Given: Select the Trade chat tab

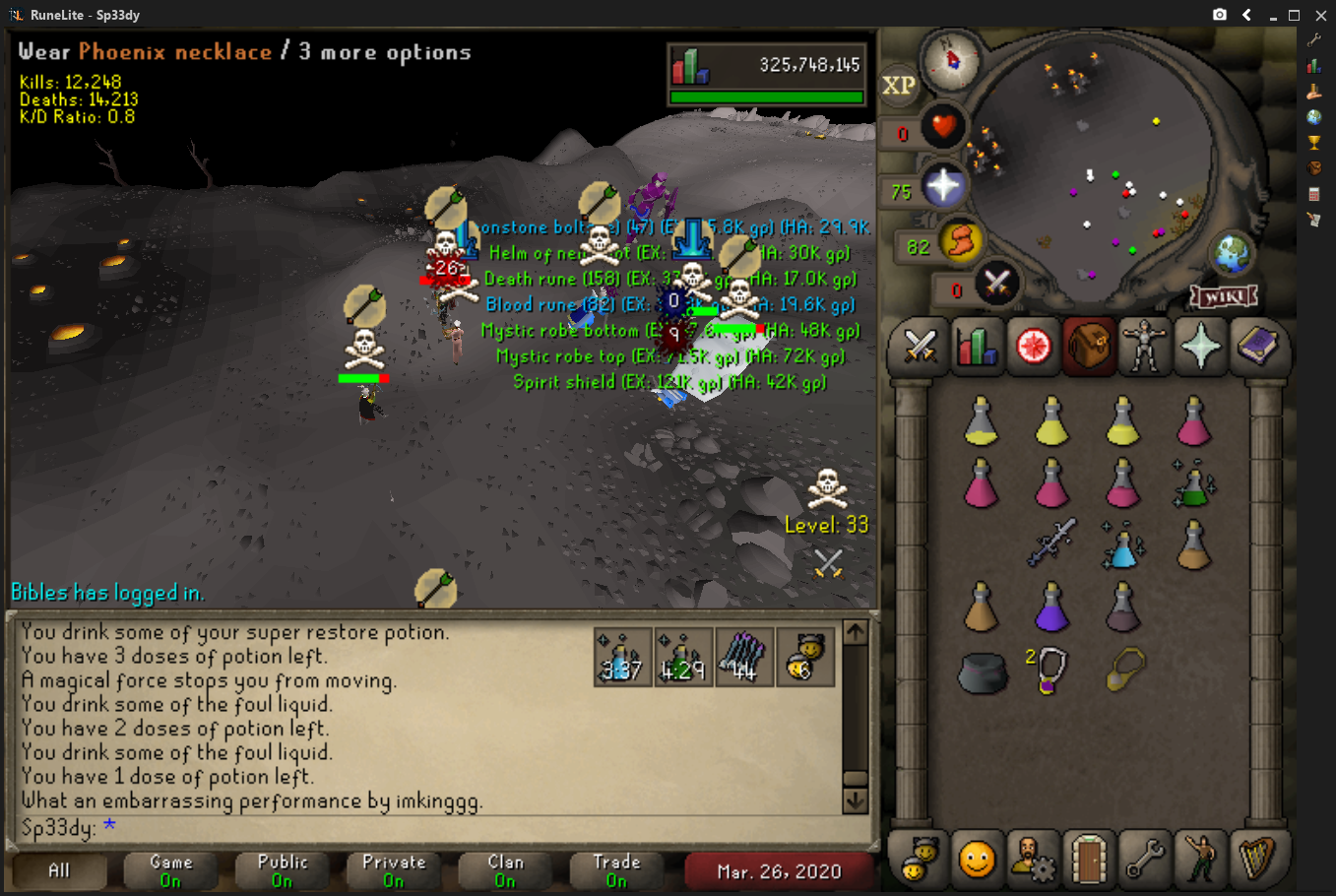Looking at the screenshot, I should coord(616,870).
